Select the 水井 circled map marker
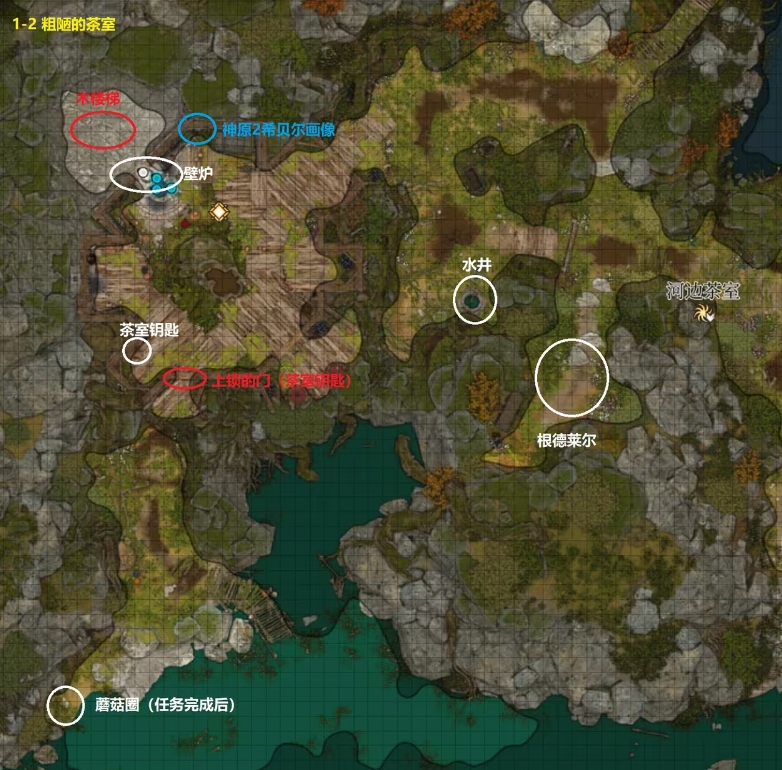 tap(475, 300)
